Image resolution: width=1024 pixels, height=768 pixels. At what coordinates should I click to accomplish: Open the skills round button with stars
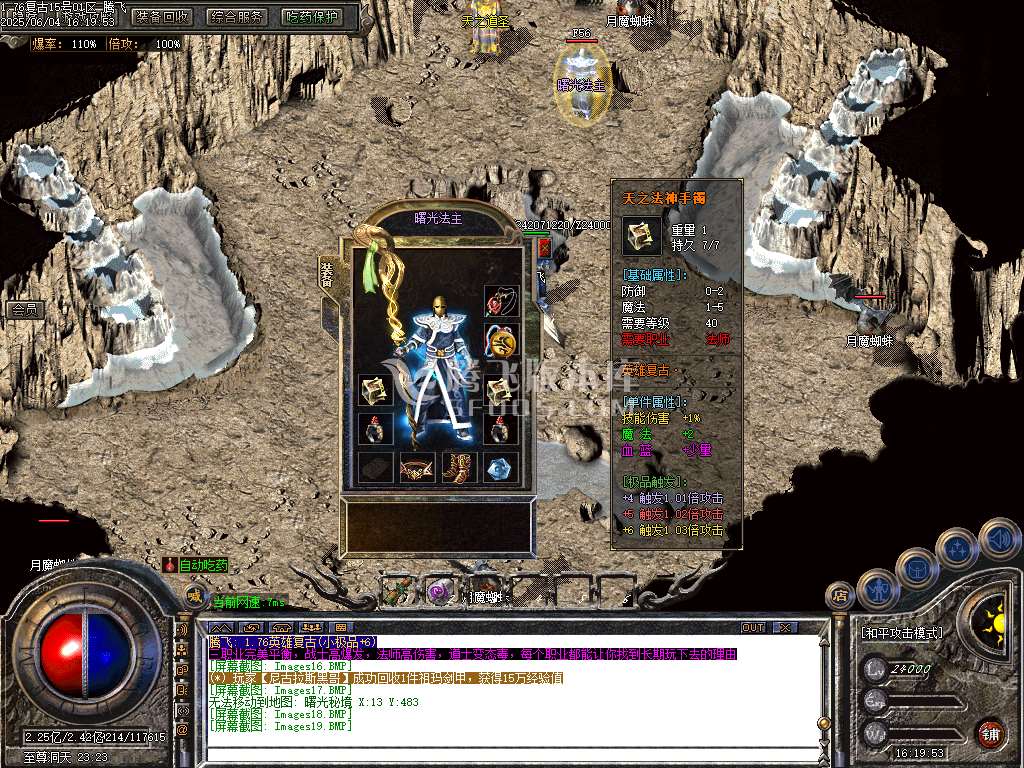[958, 549]
